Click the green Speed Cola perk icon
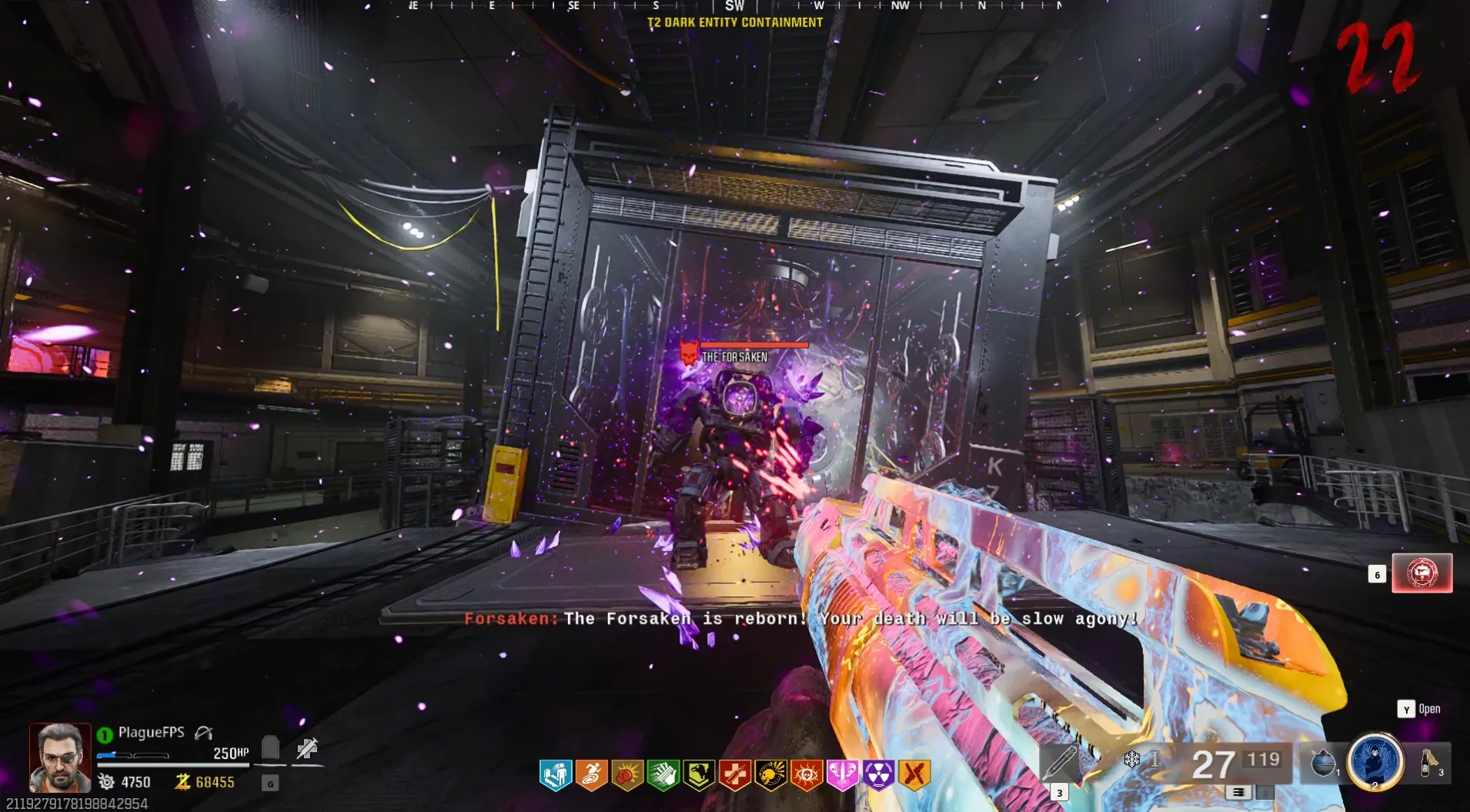Image resolution: width=1470 pixels, height=812 pixels. pos(663,775)
